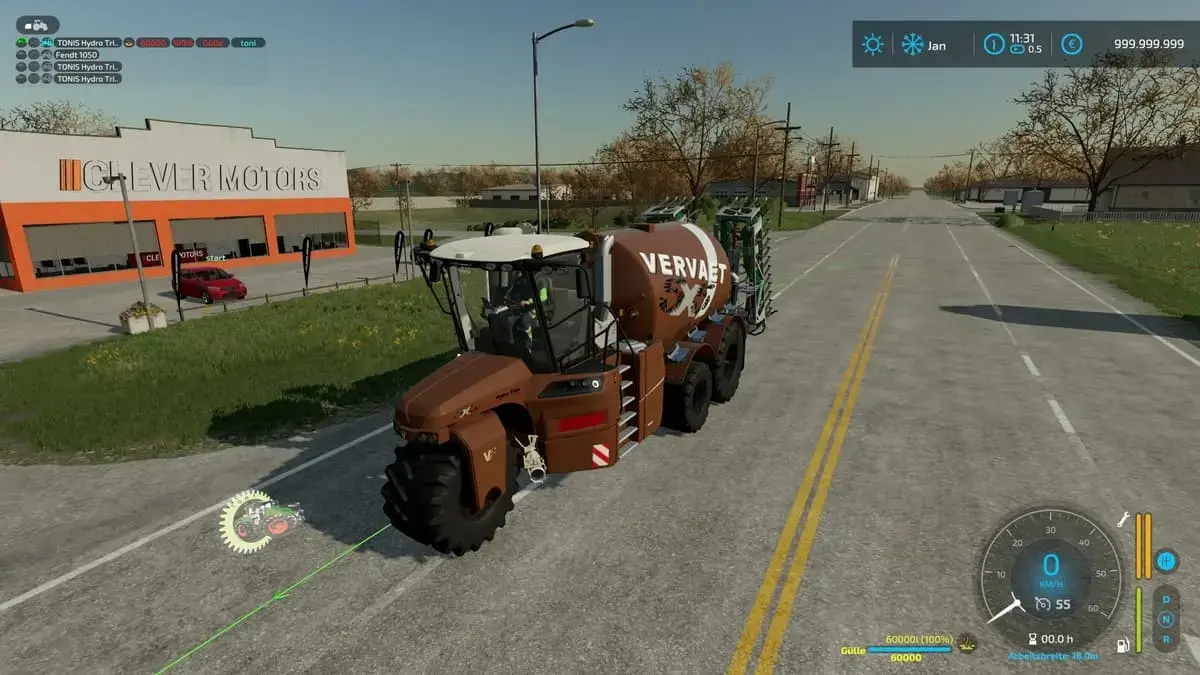Click the cruise control icon showing 55
The image size is (1200, 675).
point(1043,603)
